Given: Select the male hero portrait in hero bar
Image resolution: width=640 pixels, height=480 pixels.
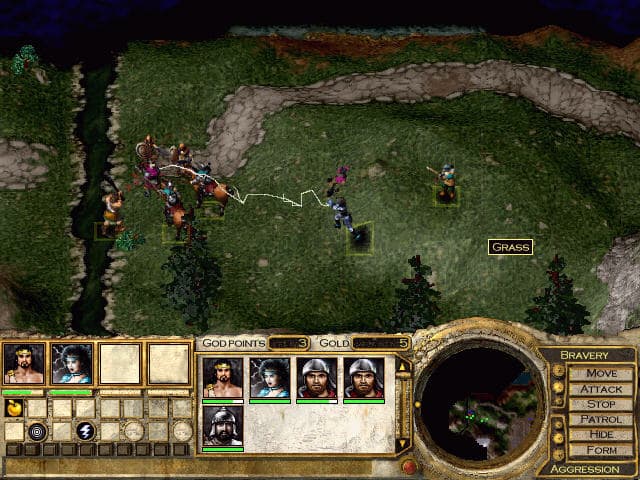Looking at the screenshot, I should click(x=24, y=364).
